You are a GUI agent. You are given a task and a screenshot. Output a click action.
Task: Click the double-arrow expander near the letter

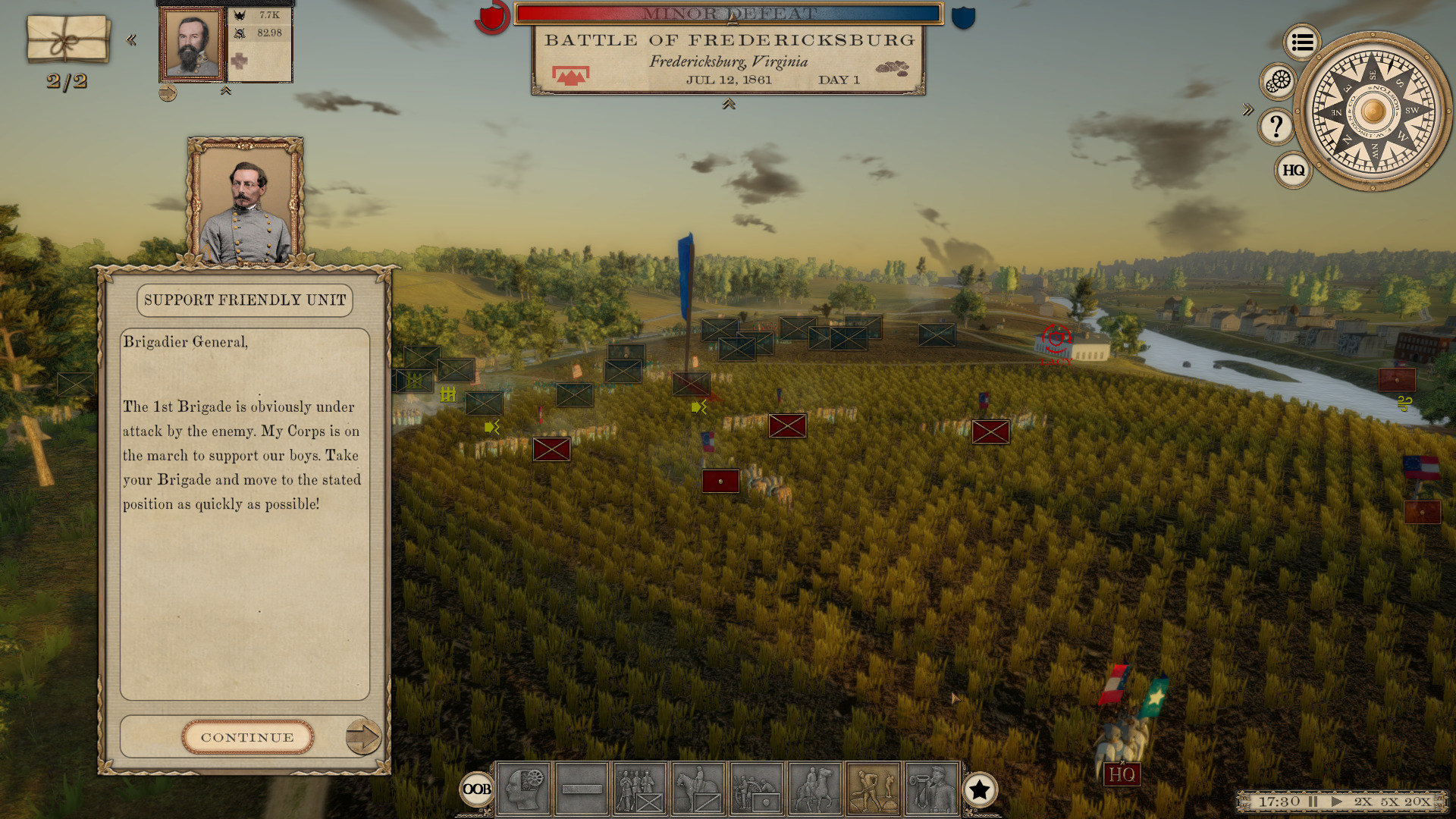[x=132, y=41]
